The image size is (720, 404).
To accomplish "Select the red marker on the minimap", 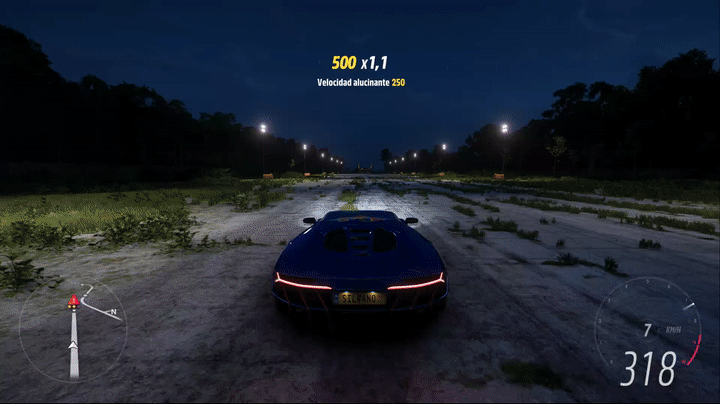I will coord(73,301).
